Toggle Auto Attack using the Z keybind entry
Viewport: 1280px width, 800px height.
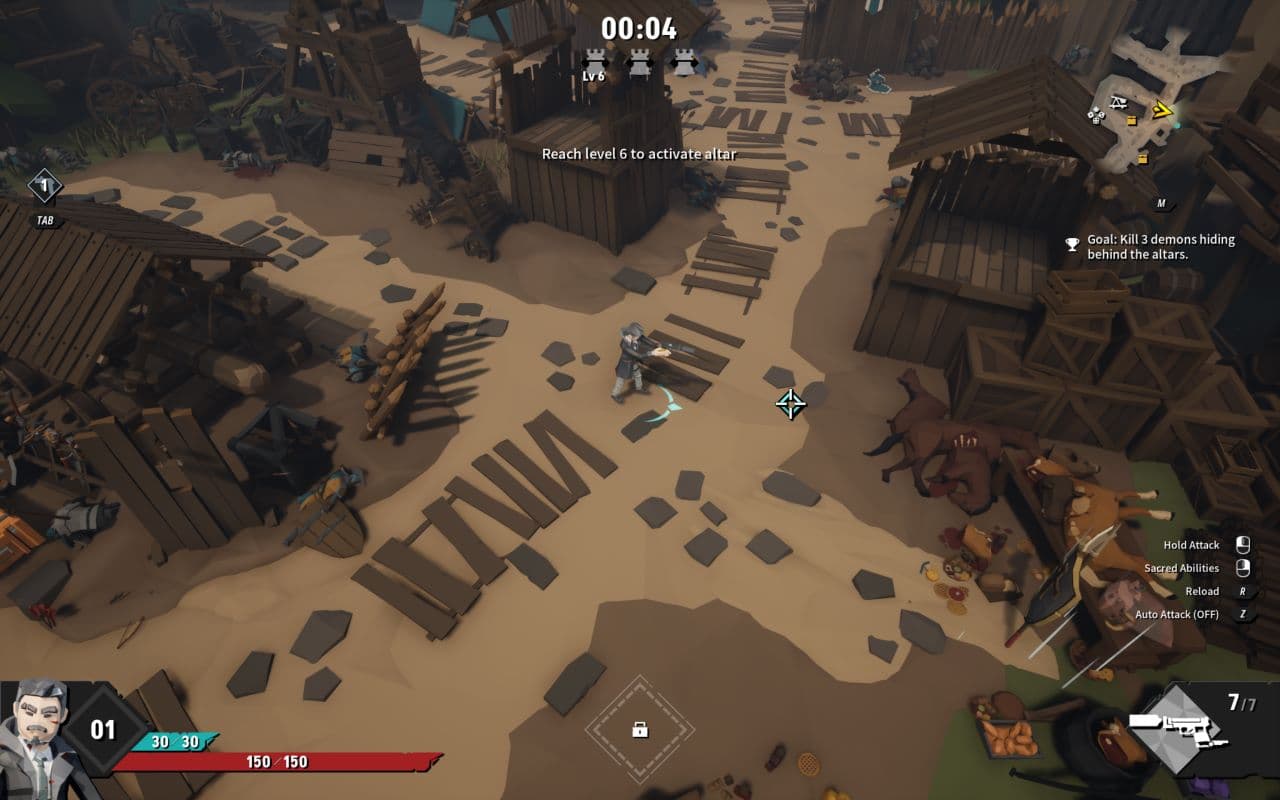click(x=1245, y=614)
